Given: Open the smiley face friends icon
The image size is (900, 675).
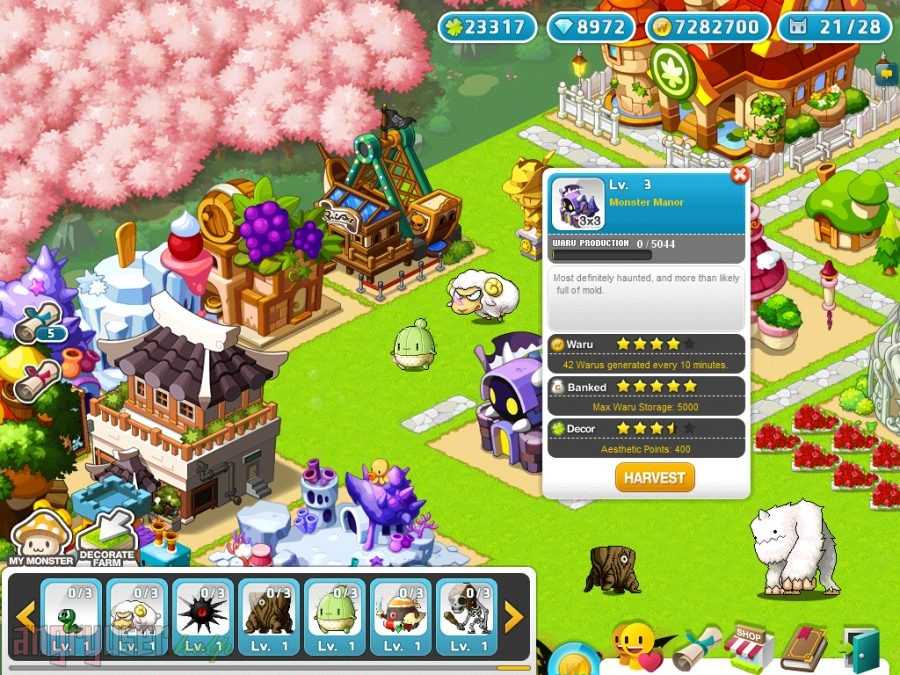Looking at the screenshot, I should point(635,646).
